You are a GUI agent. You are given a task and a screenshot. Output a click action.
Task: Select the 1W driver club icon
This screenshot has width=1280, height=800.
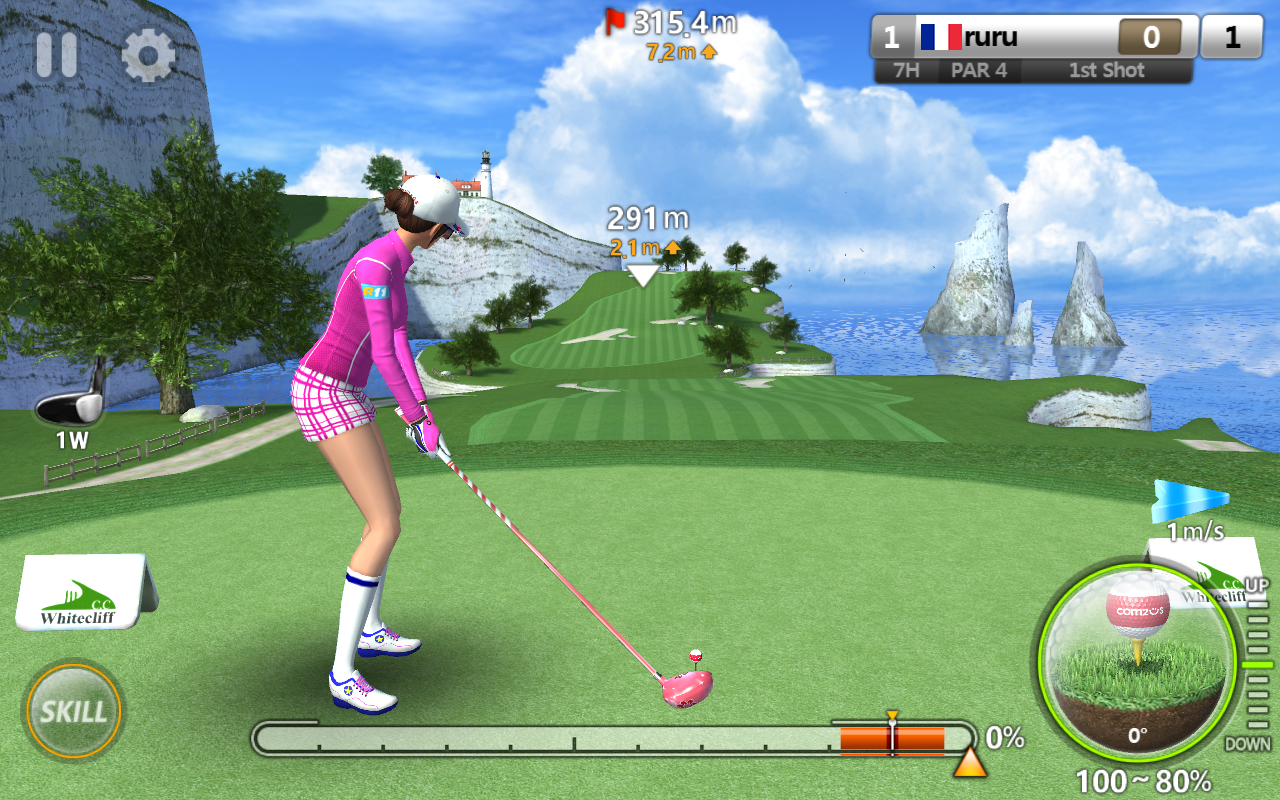tap(70, 410)
